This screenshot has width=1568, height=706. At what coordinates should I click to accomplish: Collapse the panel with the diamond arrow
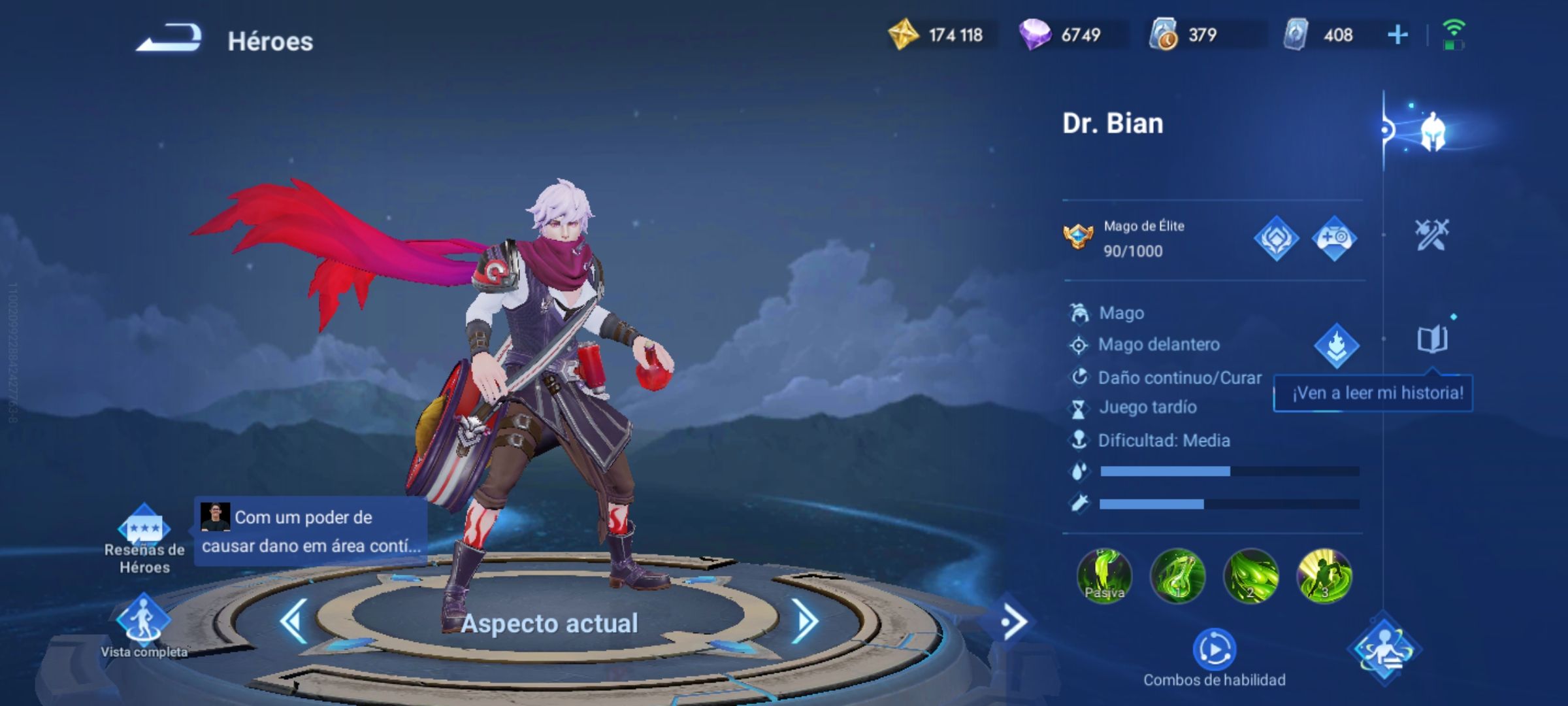pyautogui.click(x=1011, y=622)
